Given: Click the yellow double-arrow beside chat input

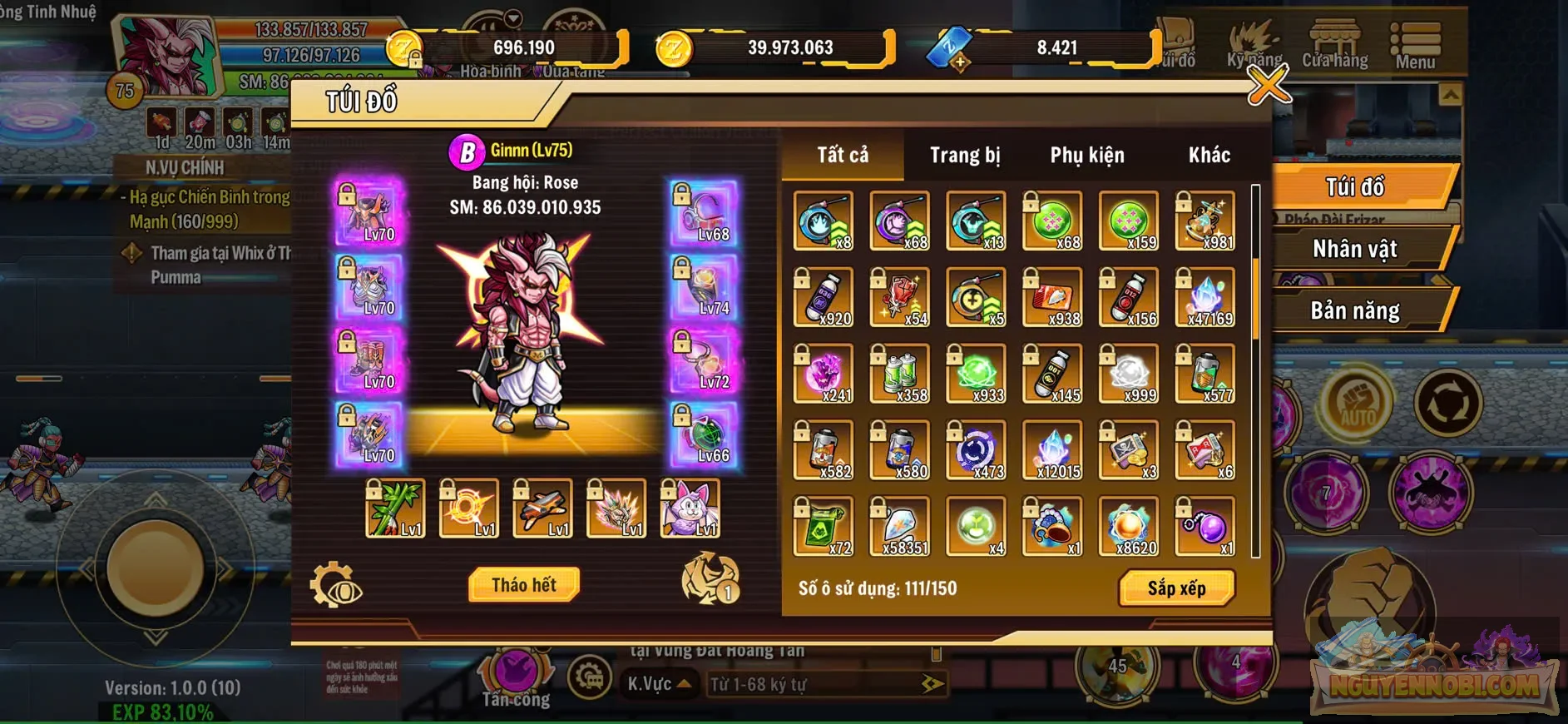Looking at the screenshot, I should pos(931,683).
